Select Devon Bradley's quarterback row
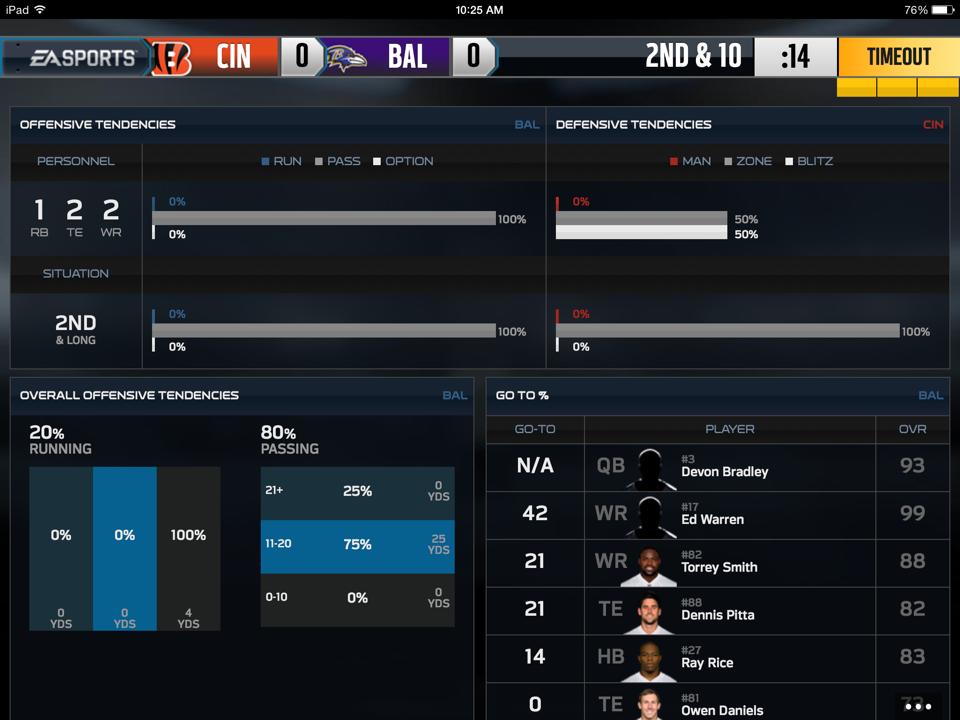 coord(717,466)
